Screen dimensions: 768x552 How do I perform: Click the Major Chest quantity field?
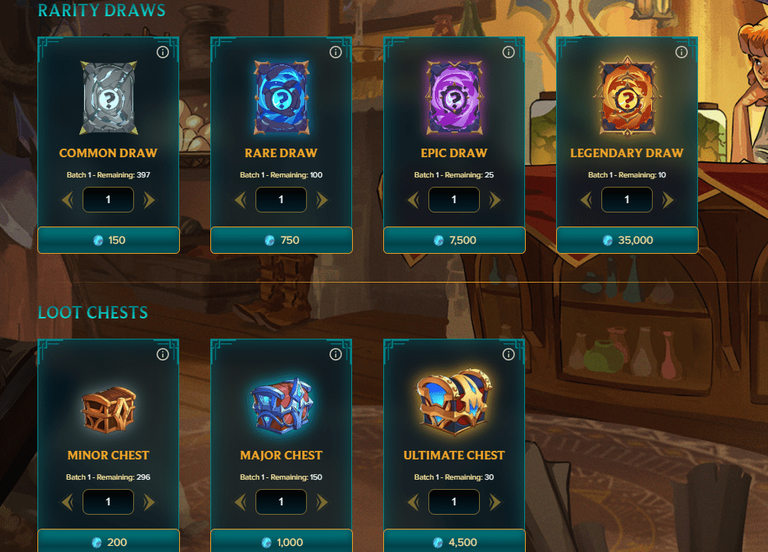point(281,502)
